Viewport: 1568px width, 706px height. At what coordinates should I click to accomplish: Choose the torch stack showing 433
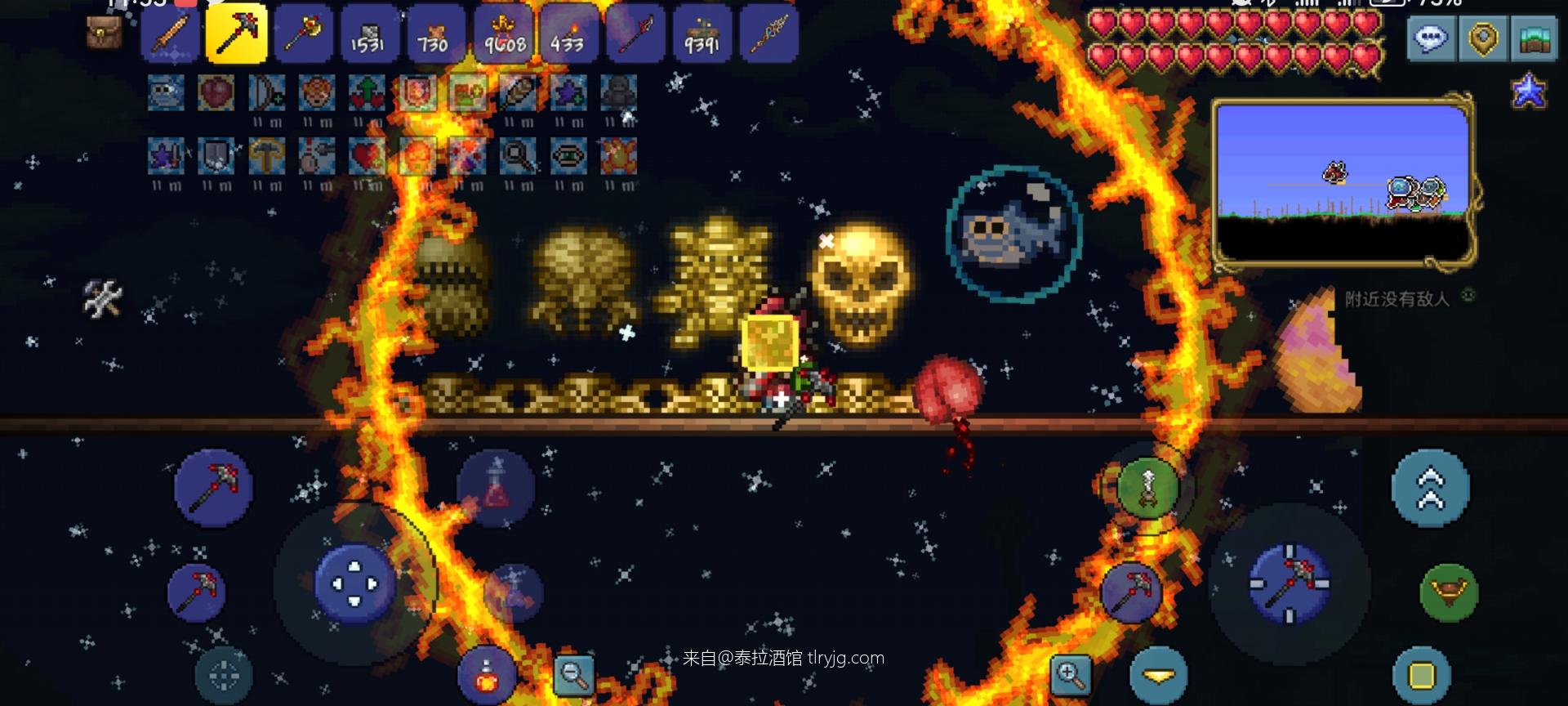point(567,34)
